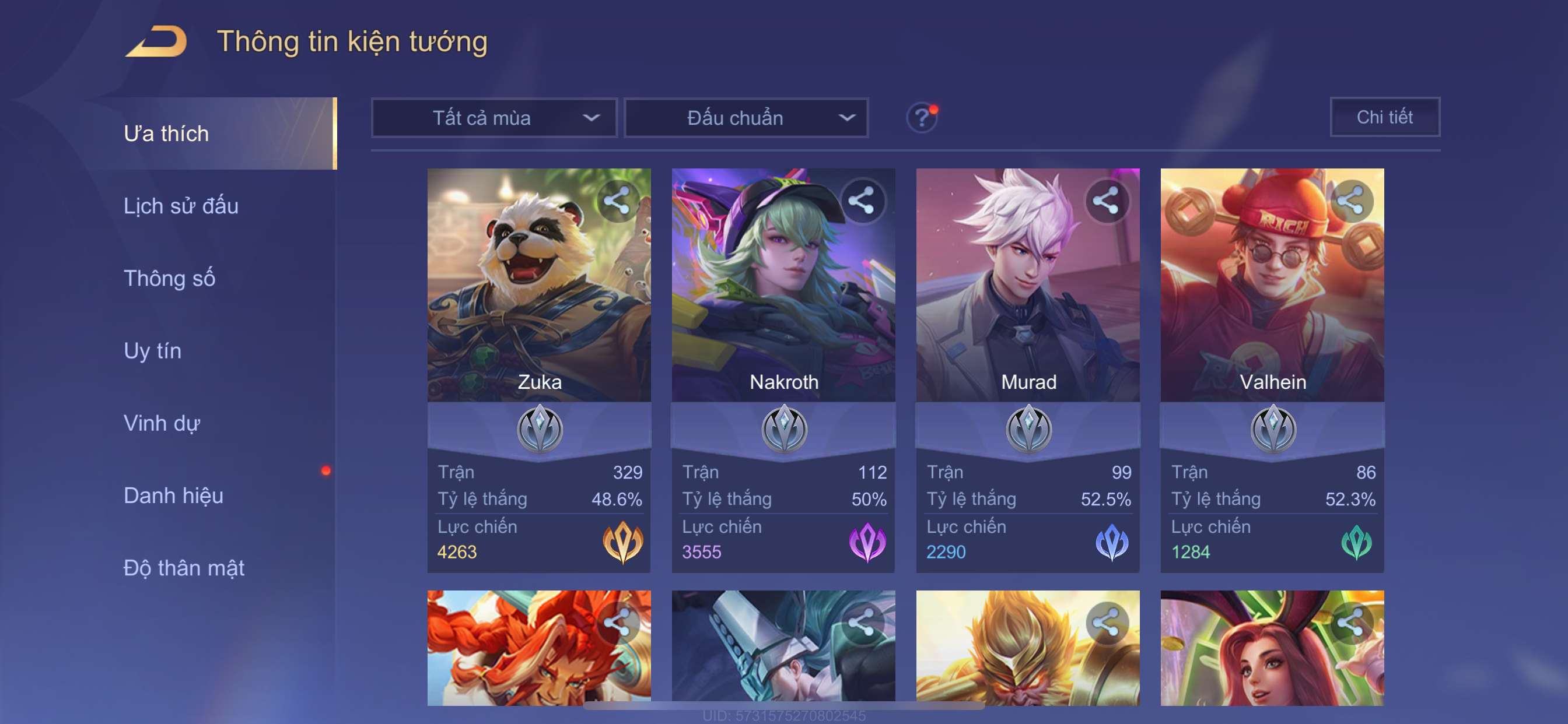The height and width of the screenshot is (724, 1568).
Task: Switch to Độ thân mật tab
Action: pyautogui.click(x=184, y=568)
